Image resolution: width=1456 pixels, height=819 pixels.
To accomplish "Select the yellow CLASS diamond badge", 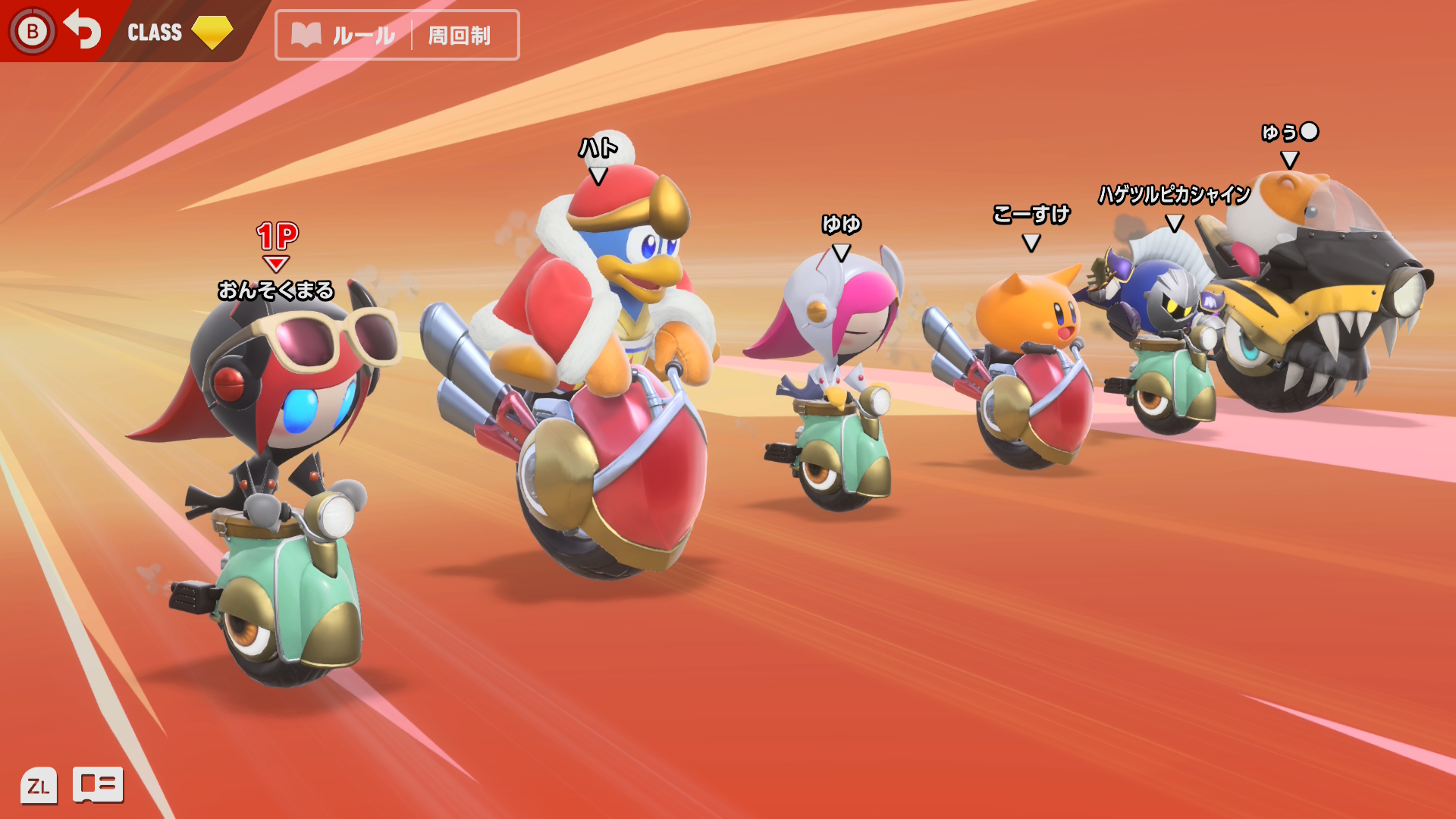I will 212,32.
